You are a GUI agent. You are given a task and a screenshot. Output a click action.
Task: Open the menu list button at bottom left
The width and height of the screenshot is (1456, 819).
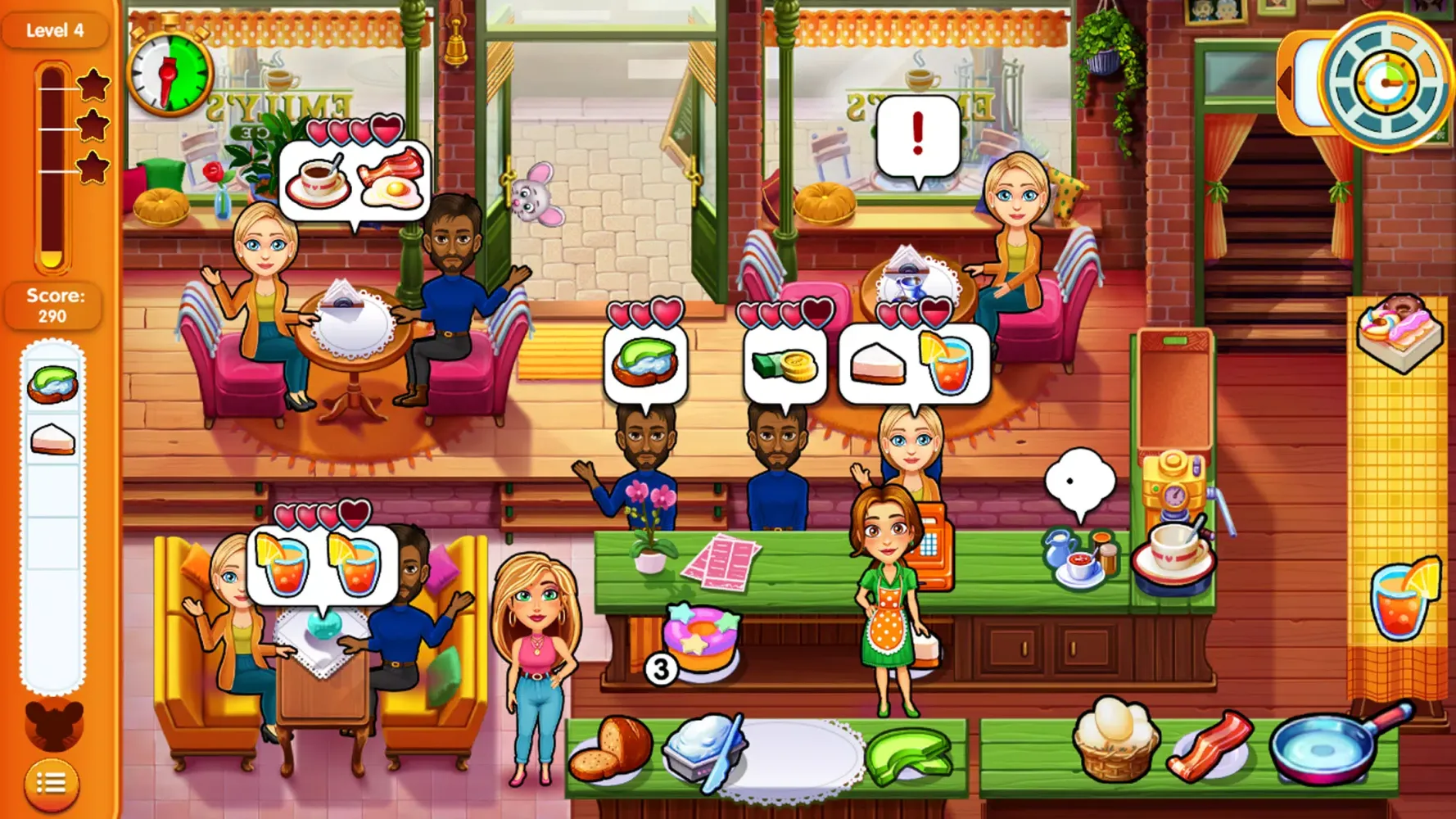click(51, 784)
